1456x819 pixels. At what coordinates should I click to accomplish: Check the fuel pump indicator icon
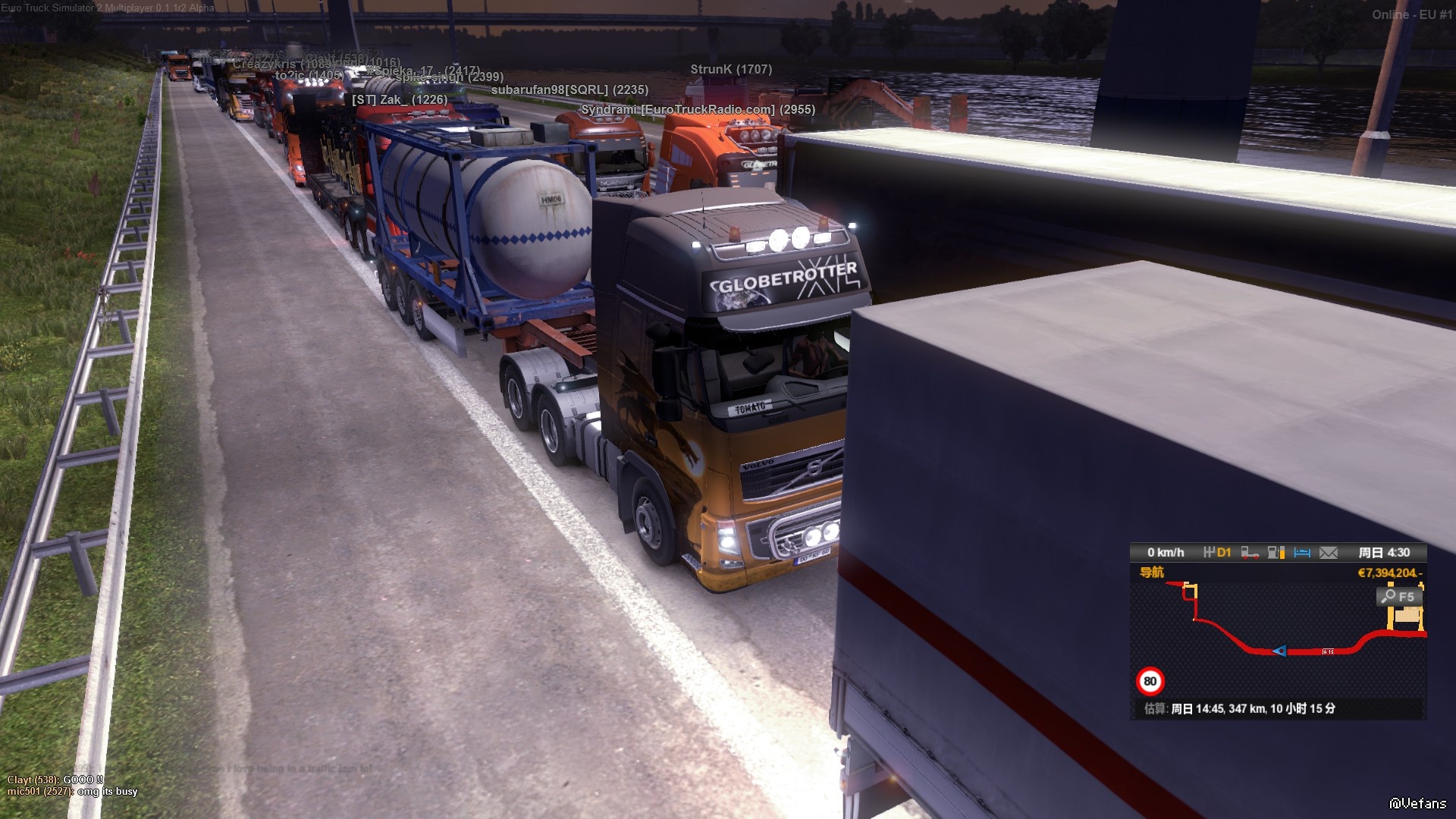point(1276,553)
